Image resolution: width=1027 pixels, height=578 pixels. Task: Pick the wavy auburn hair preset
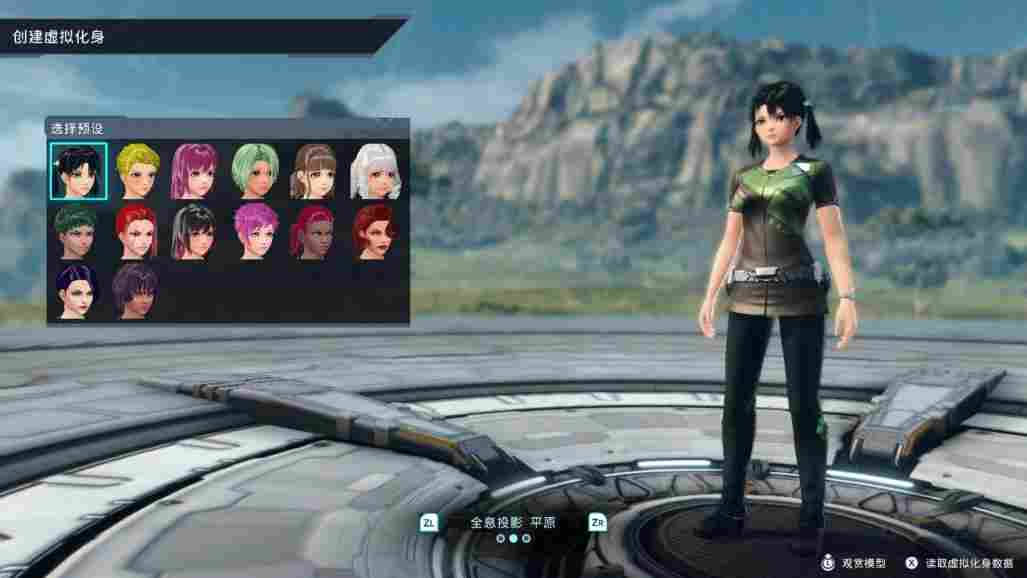(375, 230)
